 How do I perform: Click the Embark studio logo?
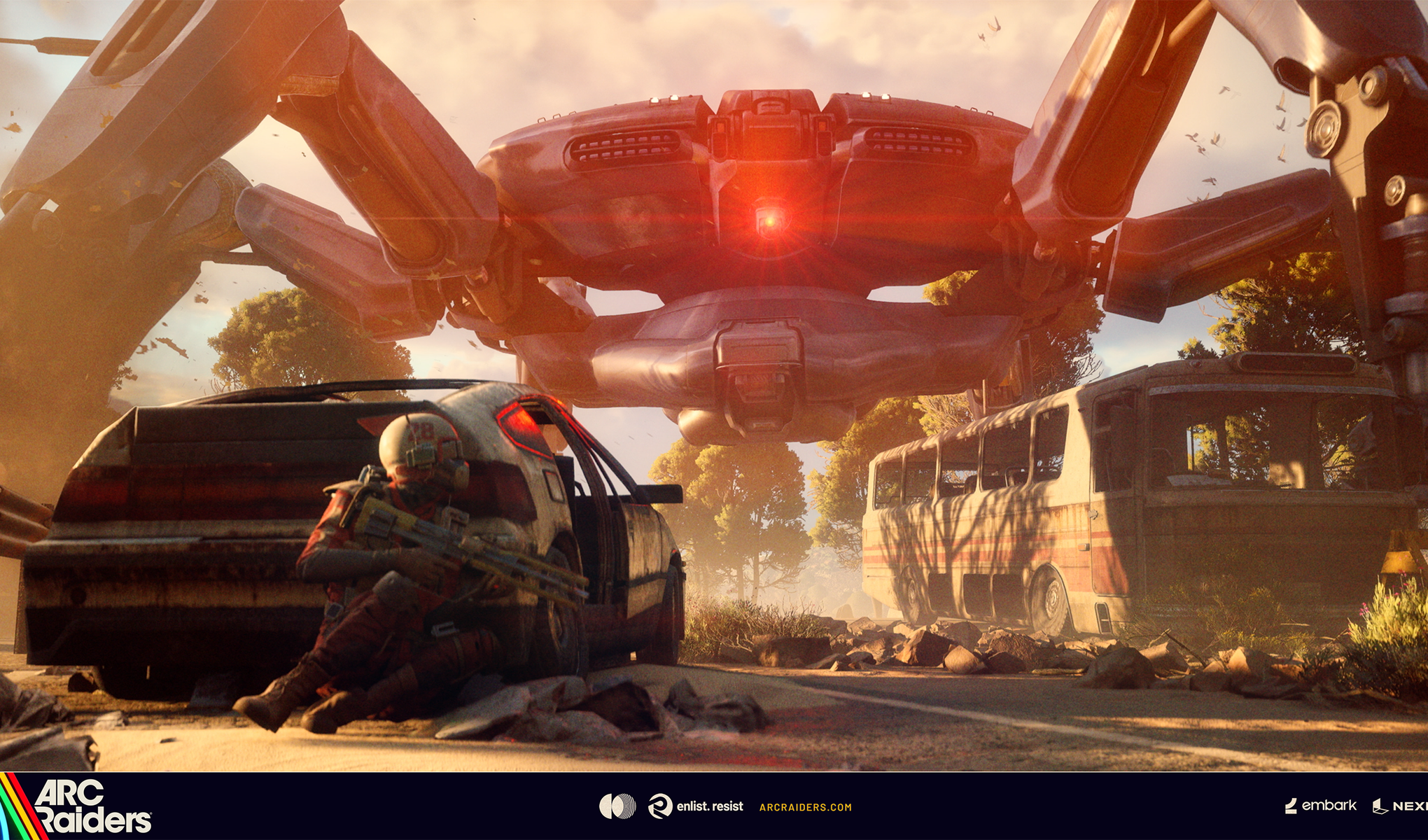pyautogui.click(x=1321, y=806)
